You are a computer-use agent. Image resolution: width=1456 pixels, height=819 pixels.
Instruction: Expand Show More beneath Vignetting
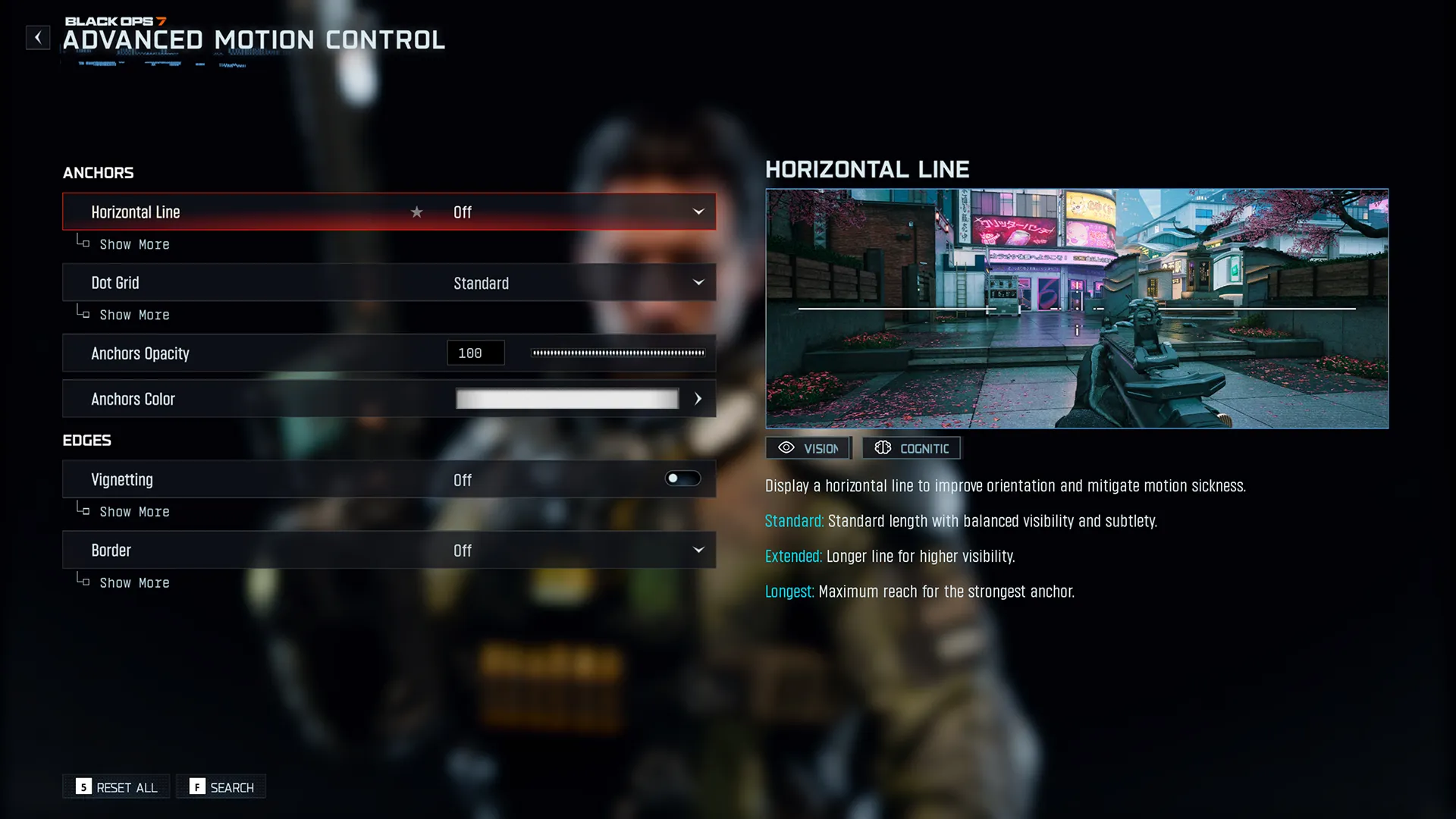click(134, 512)
